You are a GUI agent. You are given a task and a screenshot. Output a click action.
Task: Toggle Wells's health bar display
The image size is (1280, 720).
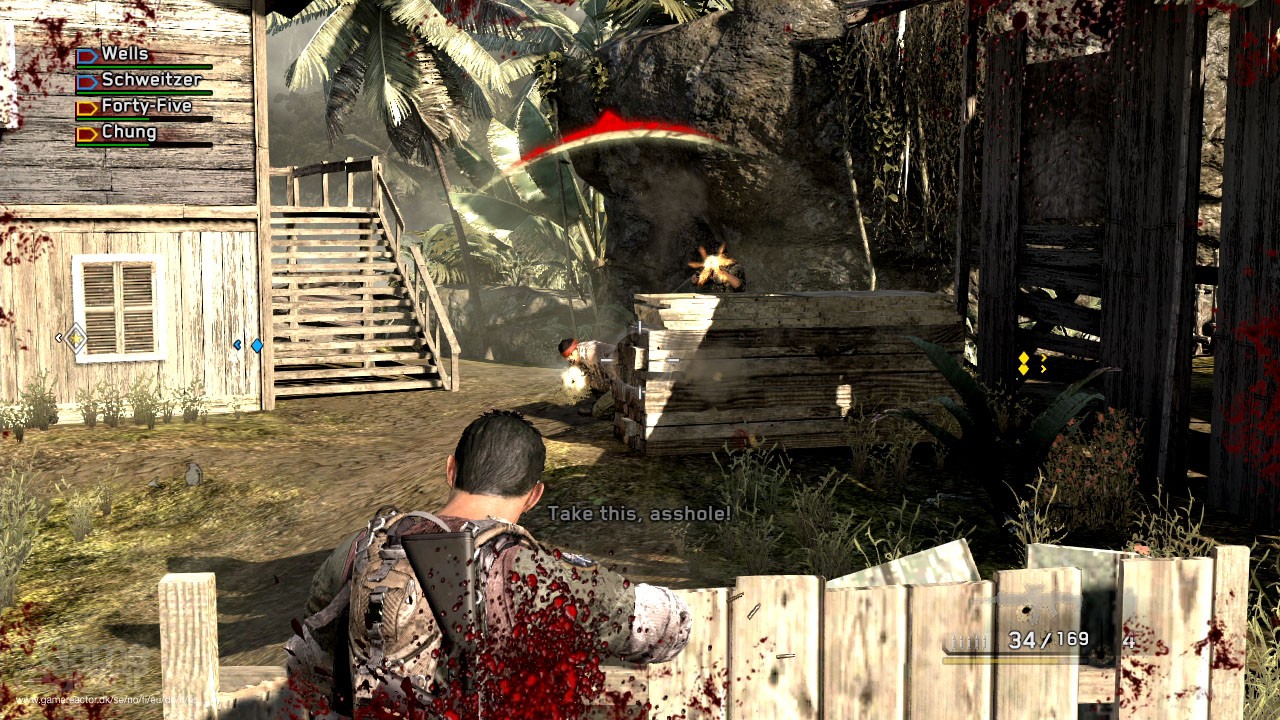click(145, 66)
